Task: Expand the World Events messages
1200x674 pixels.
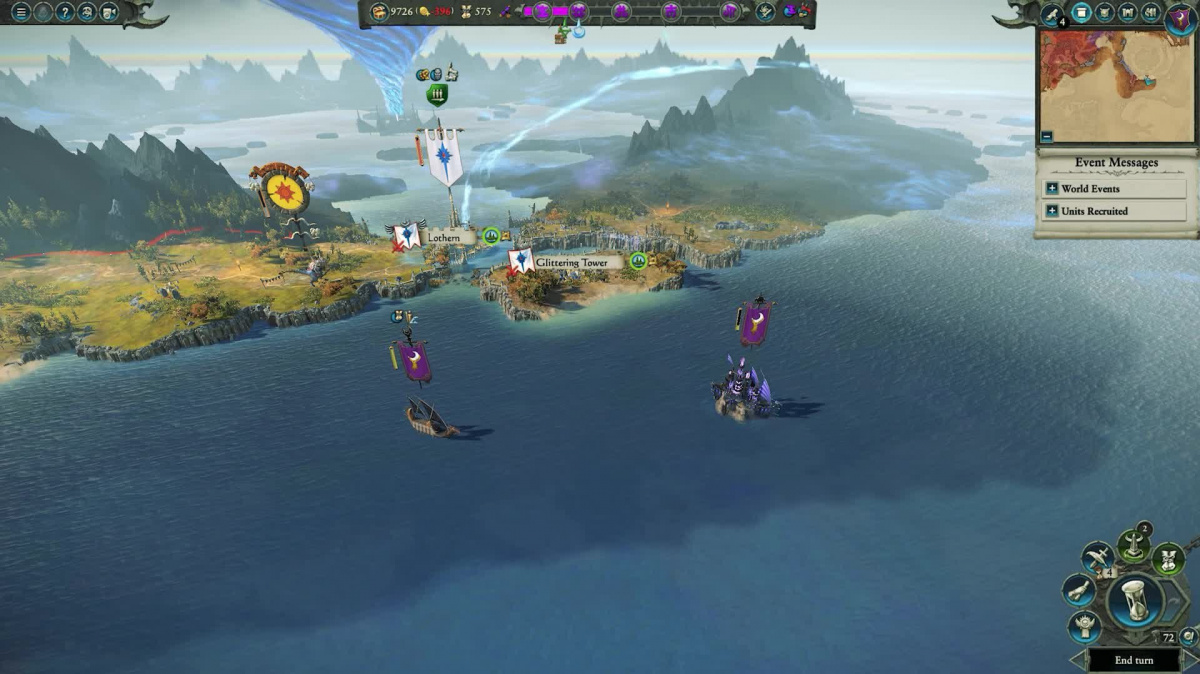Action: [1052, 188]
